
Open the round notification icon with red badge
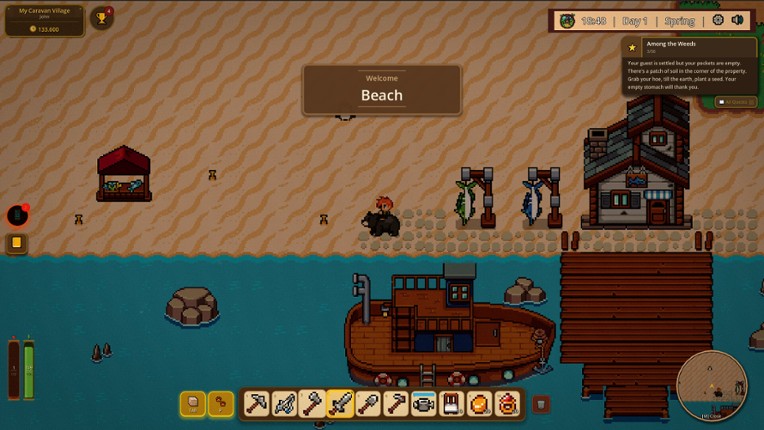coord(17,214)
